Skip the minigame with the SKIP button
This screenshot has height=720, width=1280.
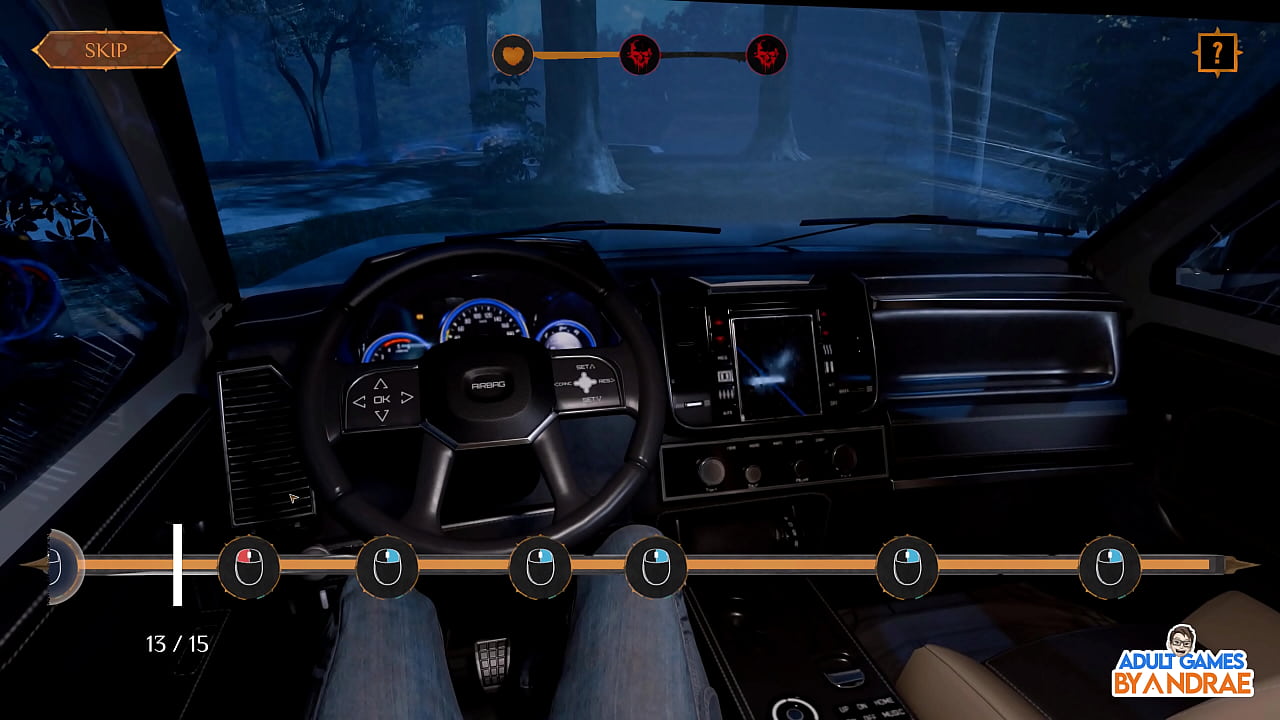105,50
